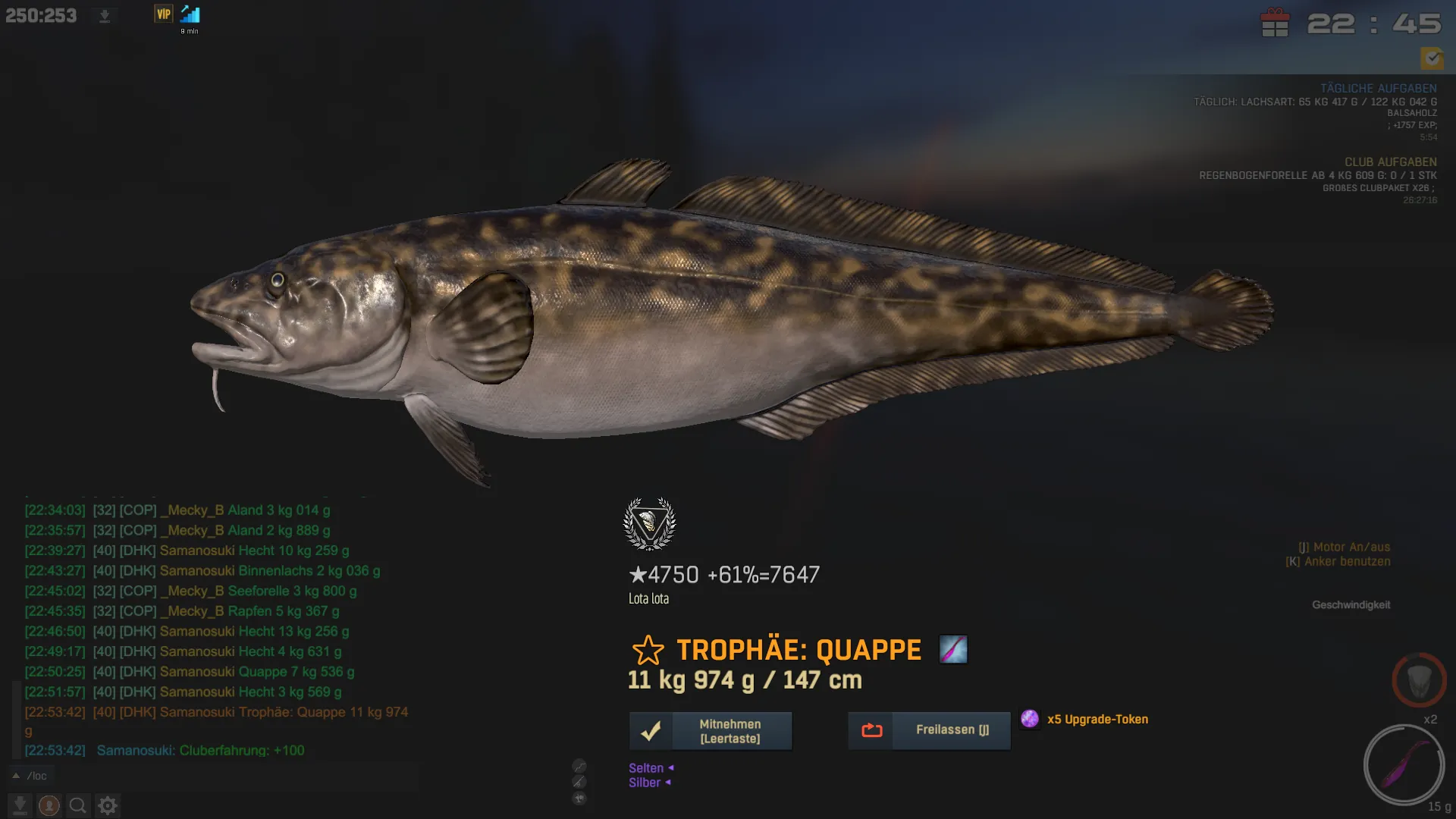Open the yellow task checklist icon
Viewport: 1456px width, 819px height.
pos(1432,58)
